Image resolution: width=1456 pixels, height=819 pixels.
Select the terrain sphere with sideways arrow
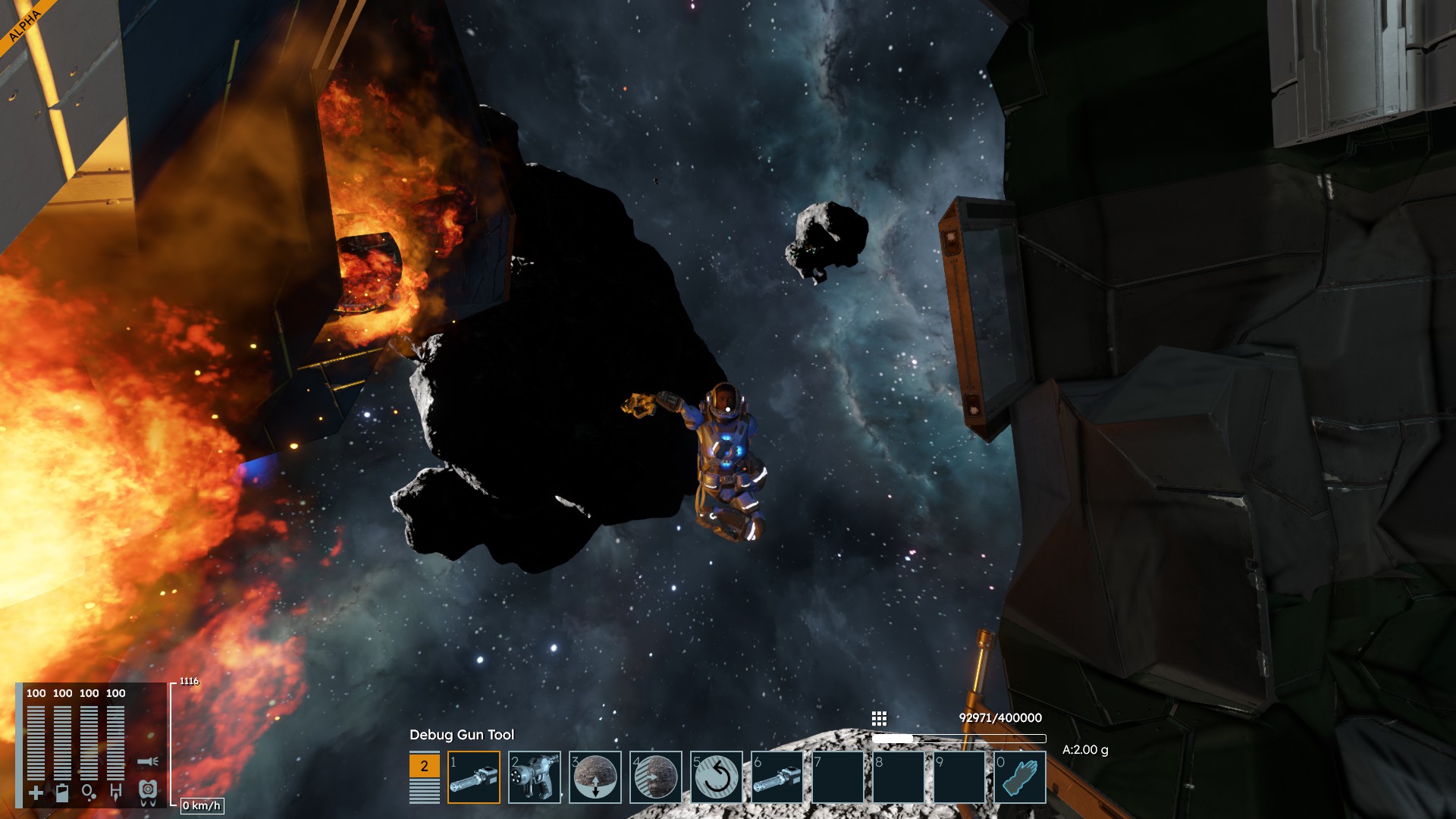click(656, 777)
